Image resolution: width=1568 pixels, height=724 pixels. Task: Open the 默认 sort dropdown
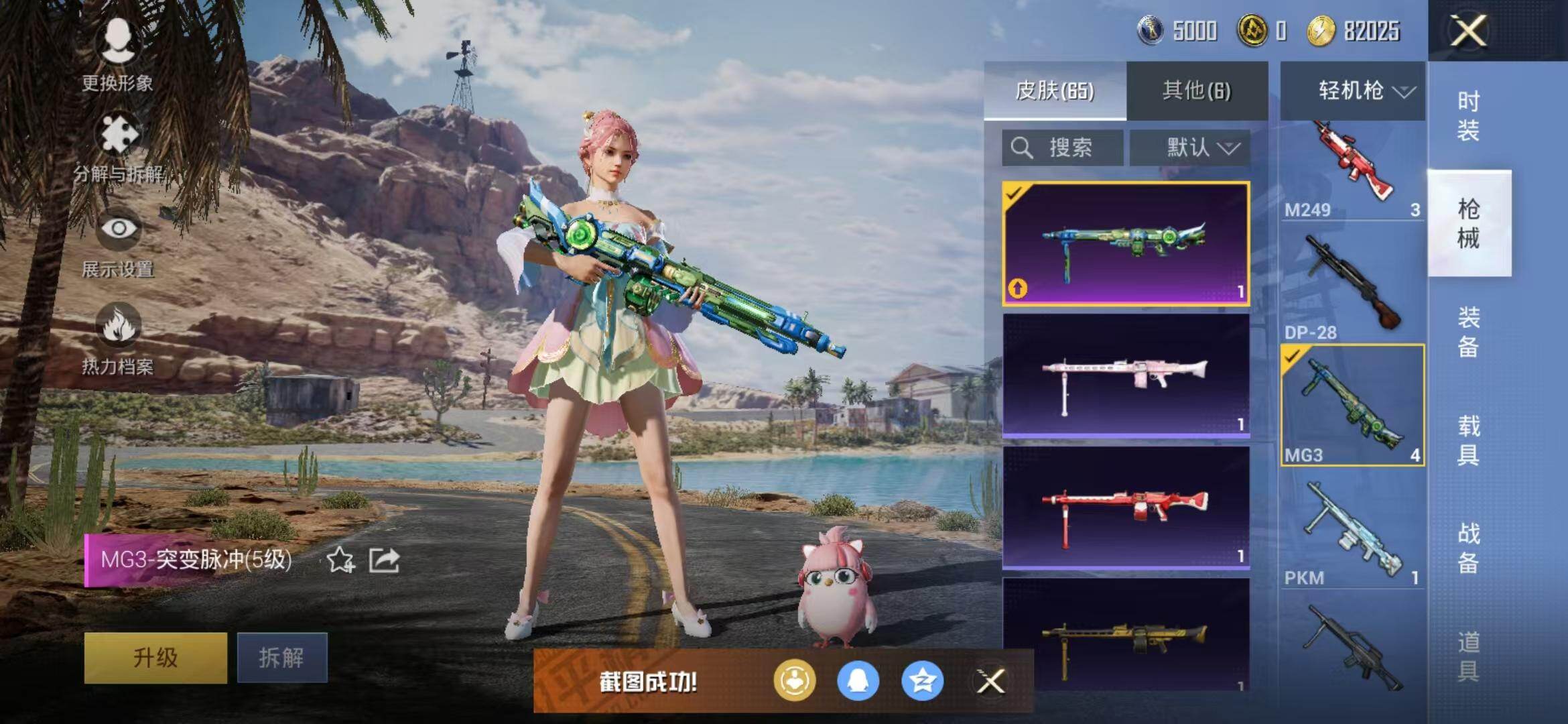(x=1190, y=147)
